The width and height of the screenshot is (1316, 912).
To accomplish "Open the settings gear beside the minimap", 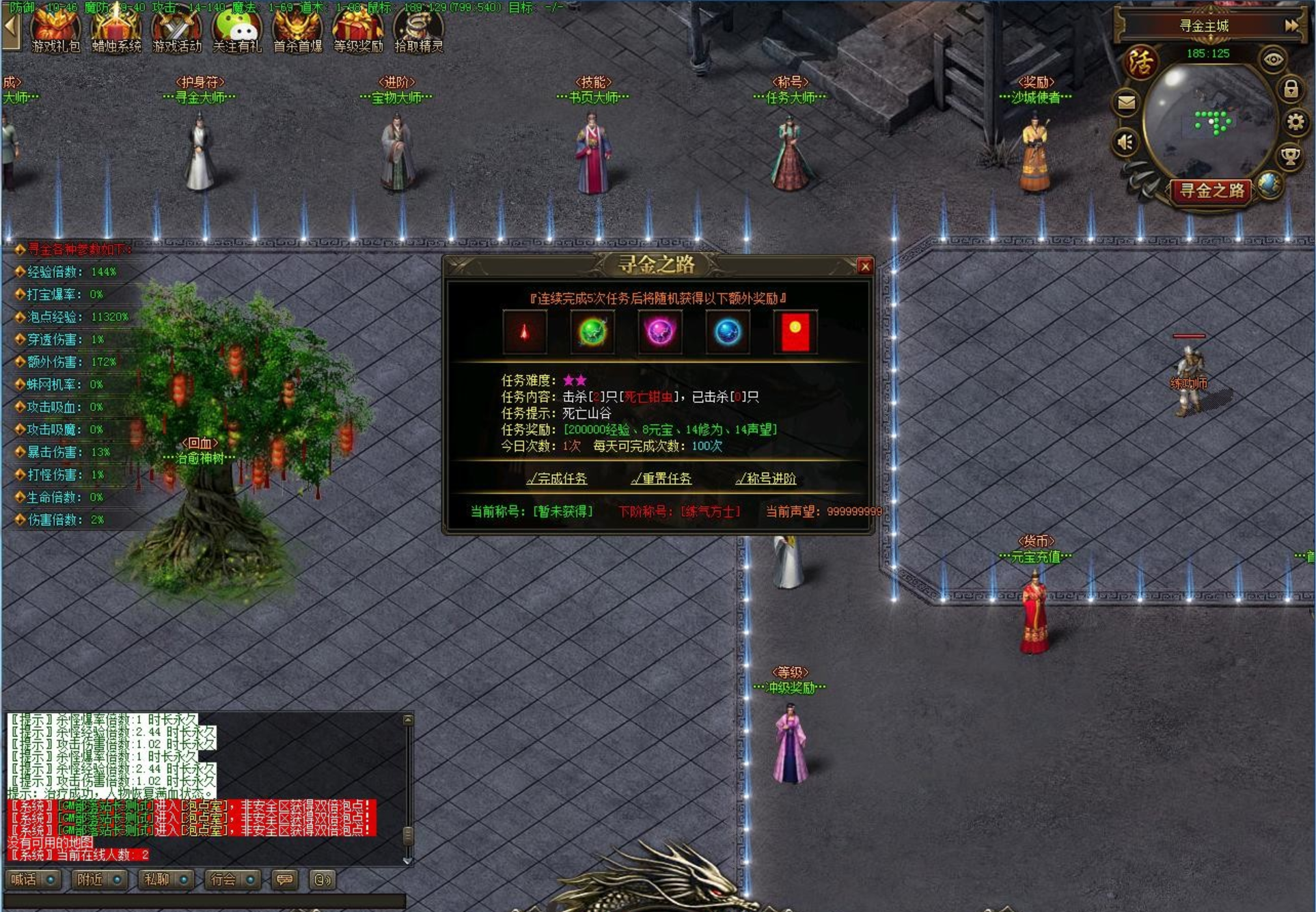I will (1296, 122).
